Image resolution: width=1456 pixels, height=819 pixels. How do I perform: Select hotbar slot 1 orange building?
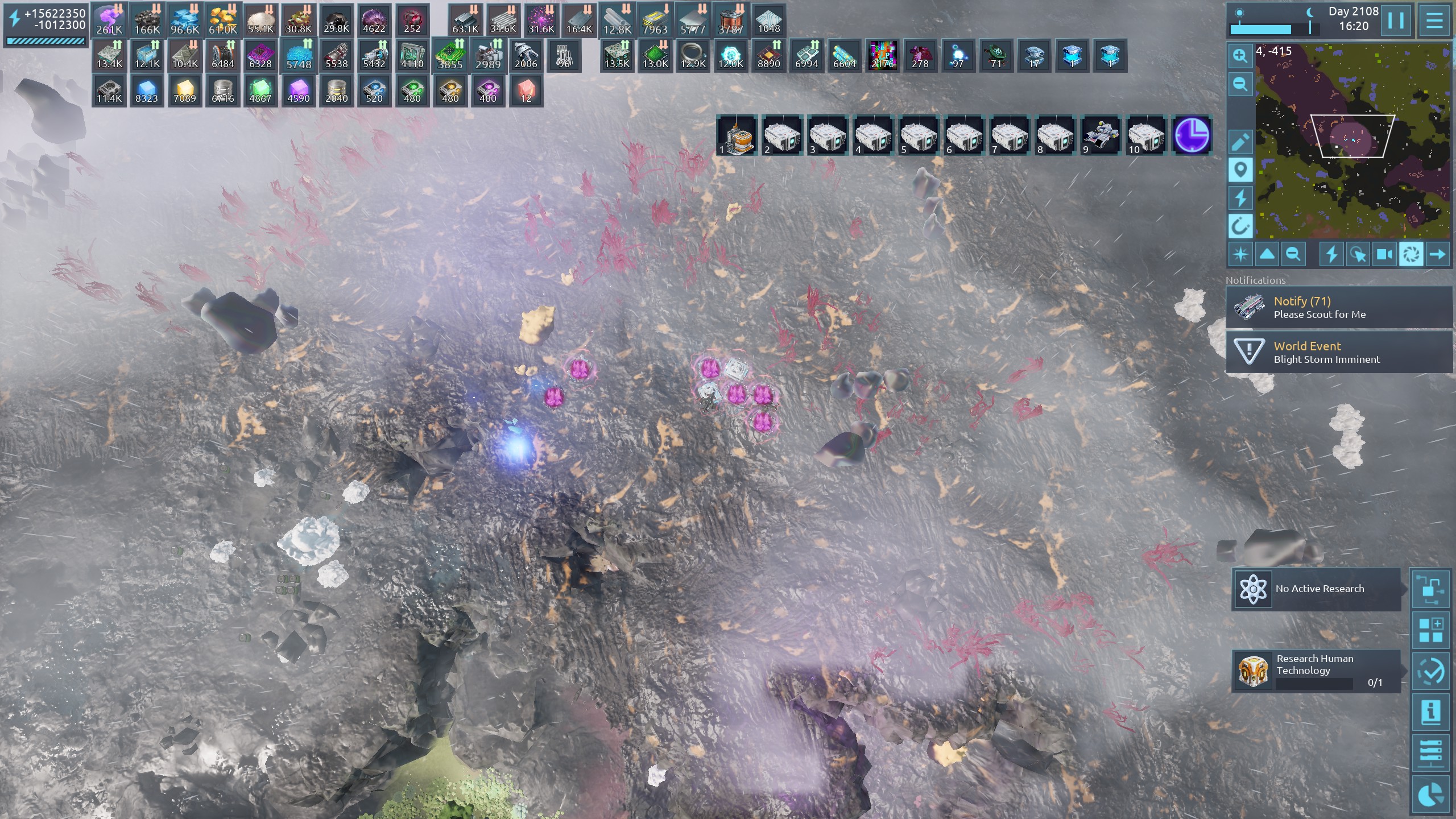737,136
